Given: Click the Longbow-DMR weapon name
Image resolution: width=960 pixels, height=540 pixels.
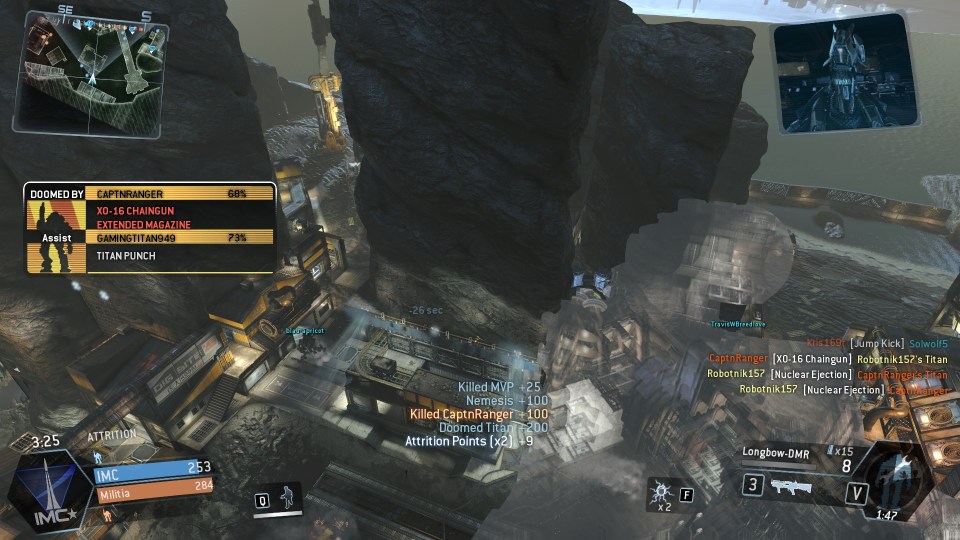Looking at the screenshot, I should [x=776, y=452].
